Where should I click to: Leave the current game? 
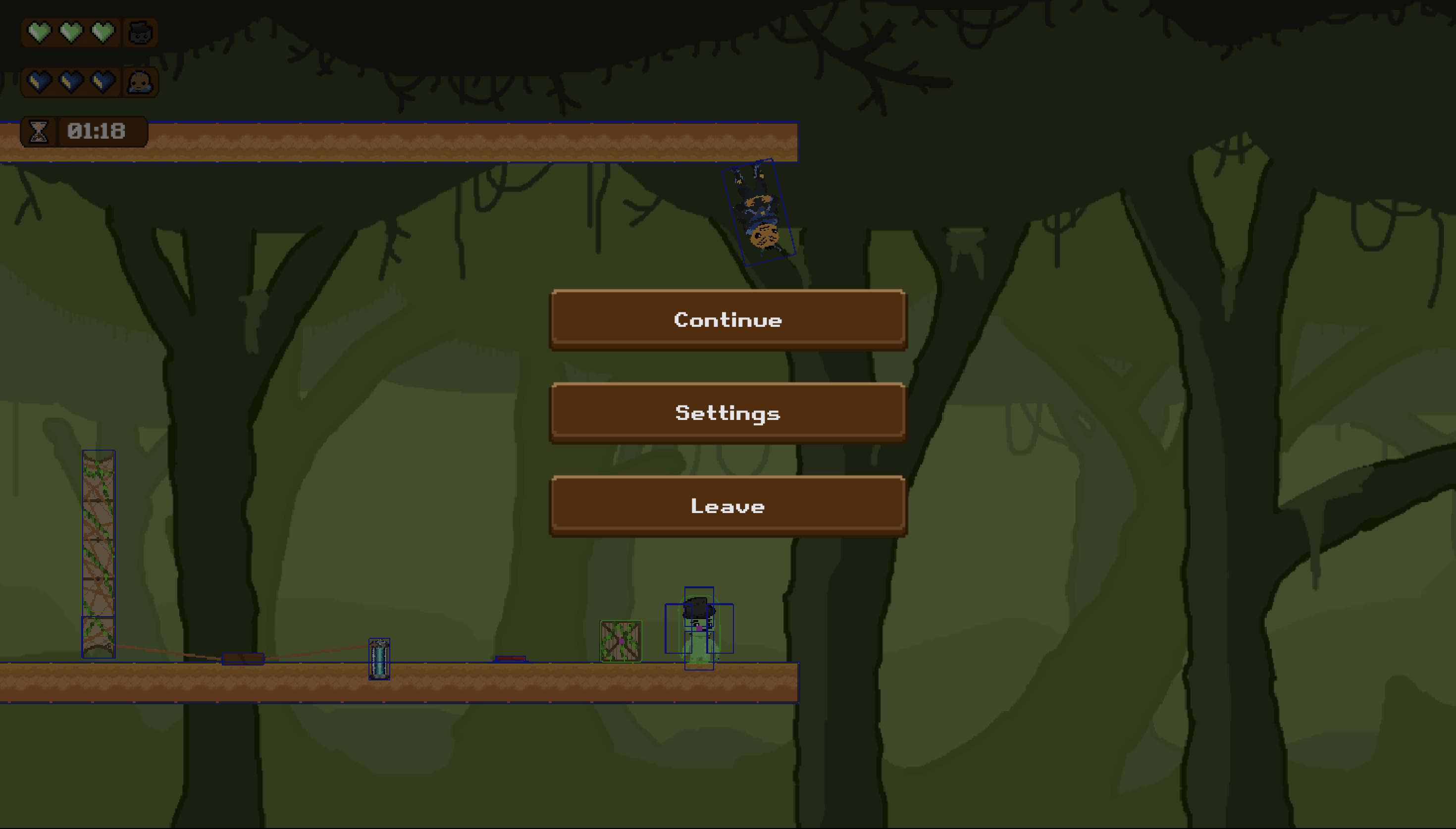click(728, 506)
